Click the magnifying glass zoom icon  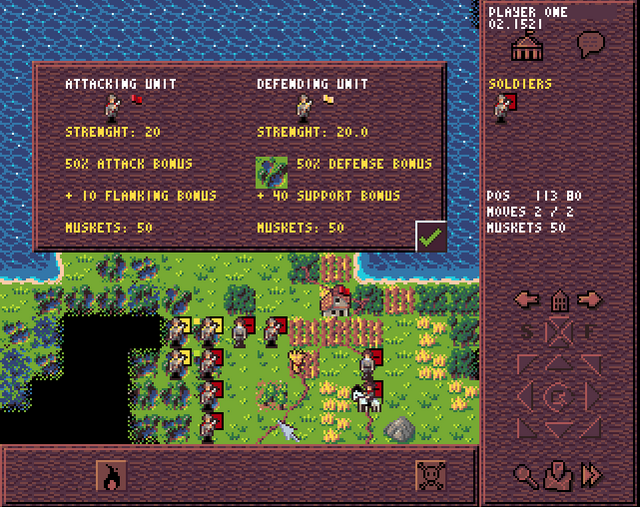tap(524, 475)
